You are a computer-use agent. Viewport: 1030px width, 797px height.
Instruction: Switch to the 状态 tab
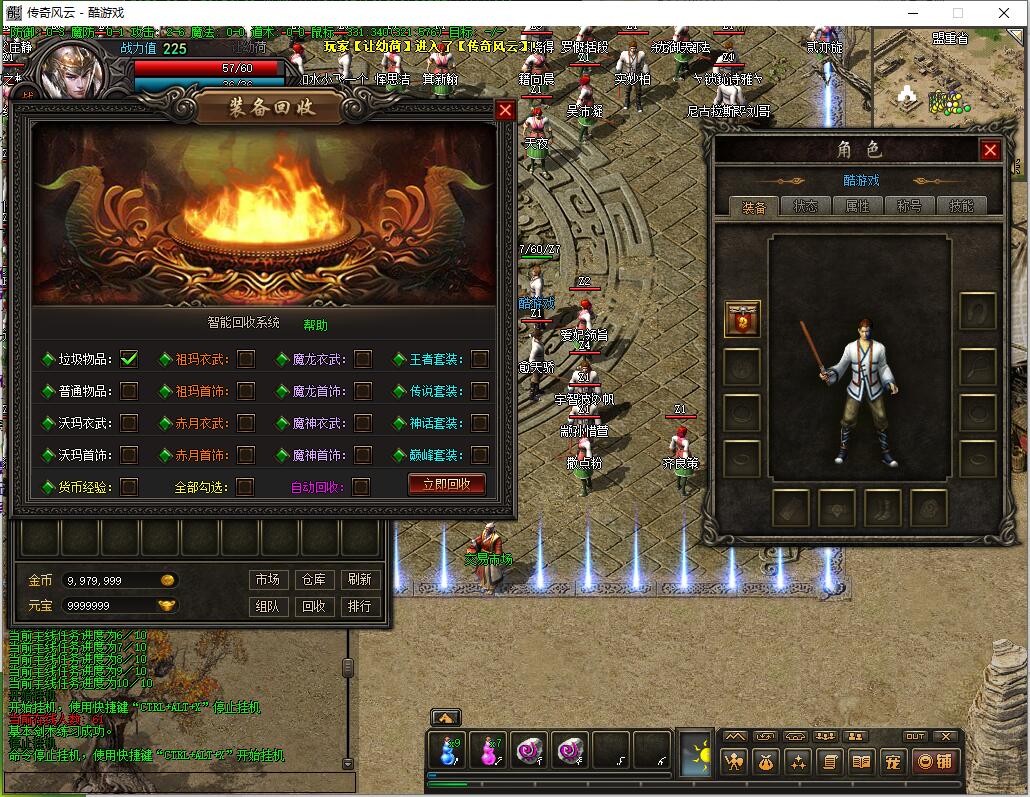pyautogui.click(x=806, y=206)
